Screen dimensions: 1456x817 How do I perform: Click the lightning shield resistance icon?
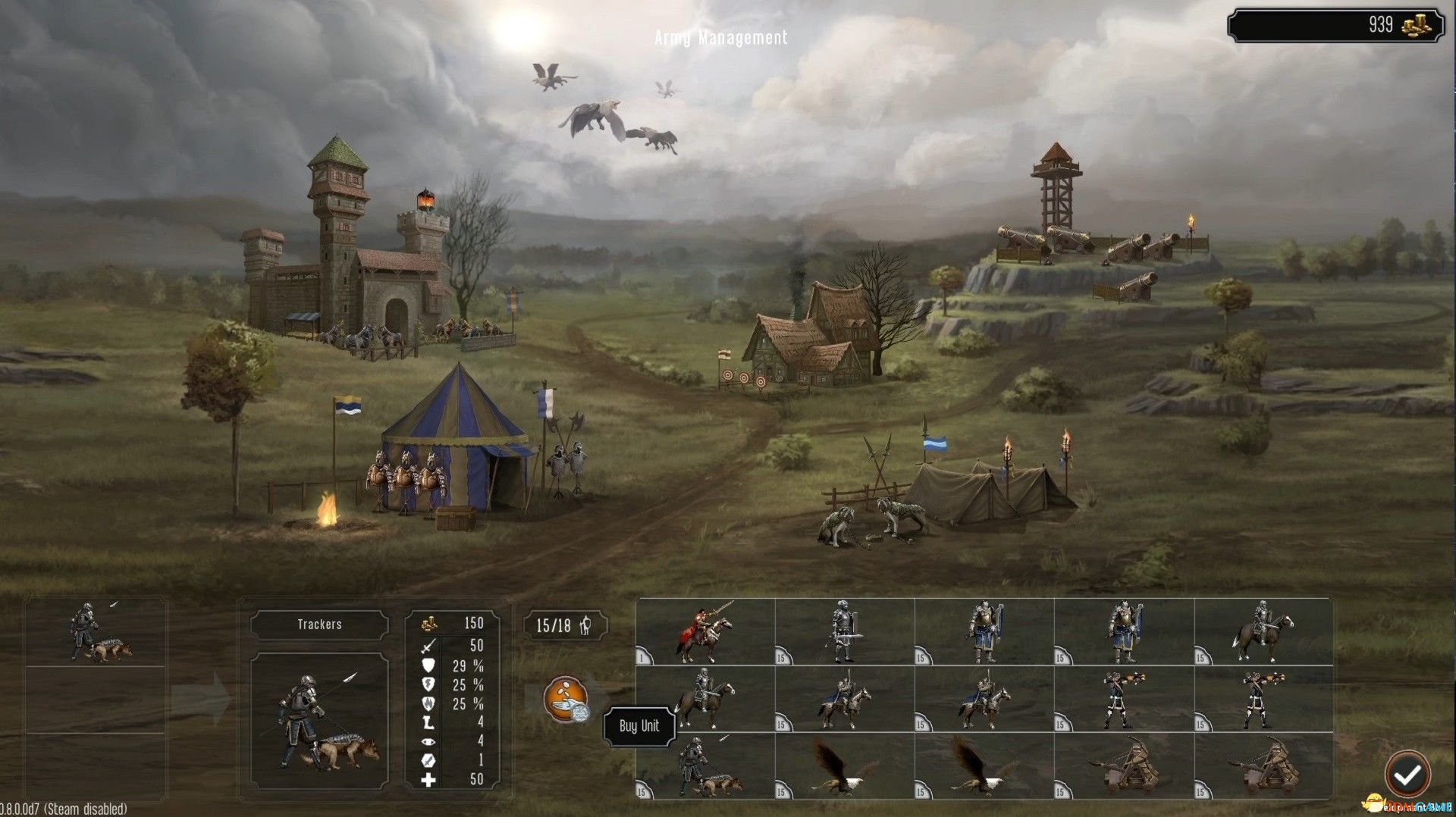click(x=428, y=685)
